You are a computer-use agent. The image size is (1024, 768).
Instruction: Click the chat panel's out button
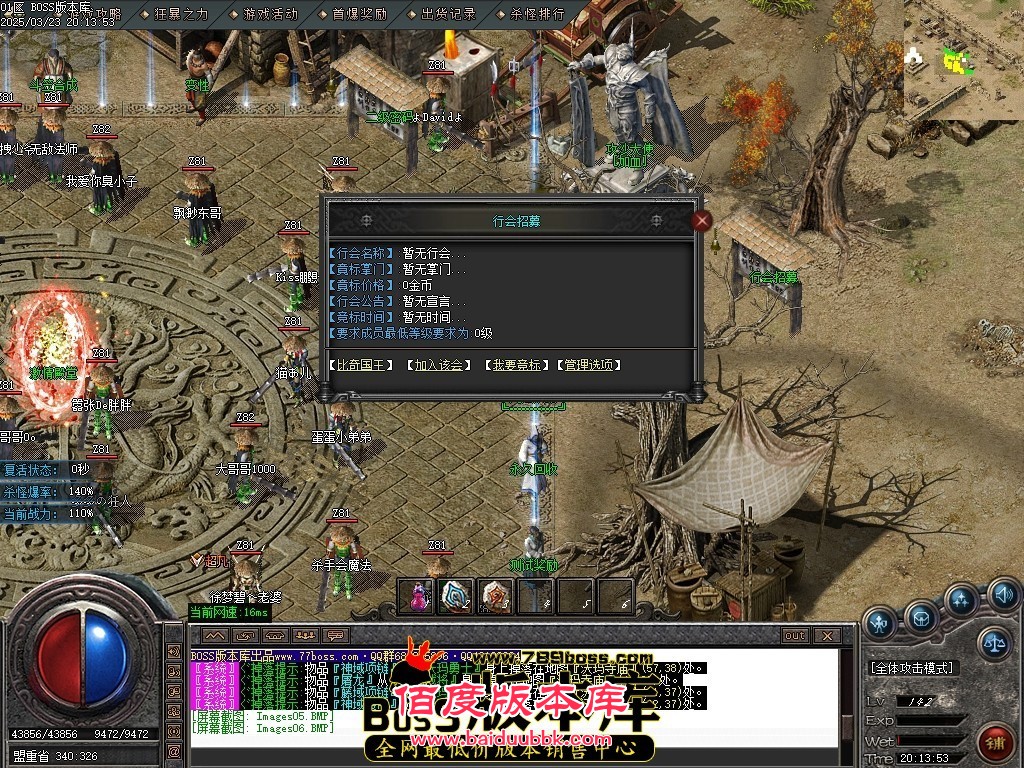click(794, 635)
